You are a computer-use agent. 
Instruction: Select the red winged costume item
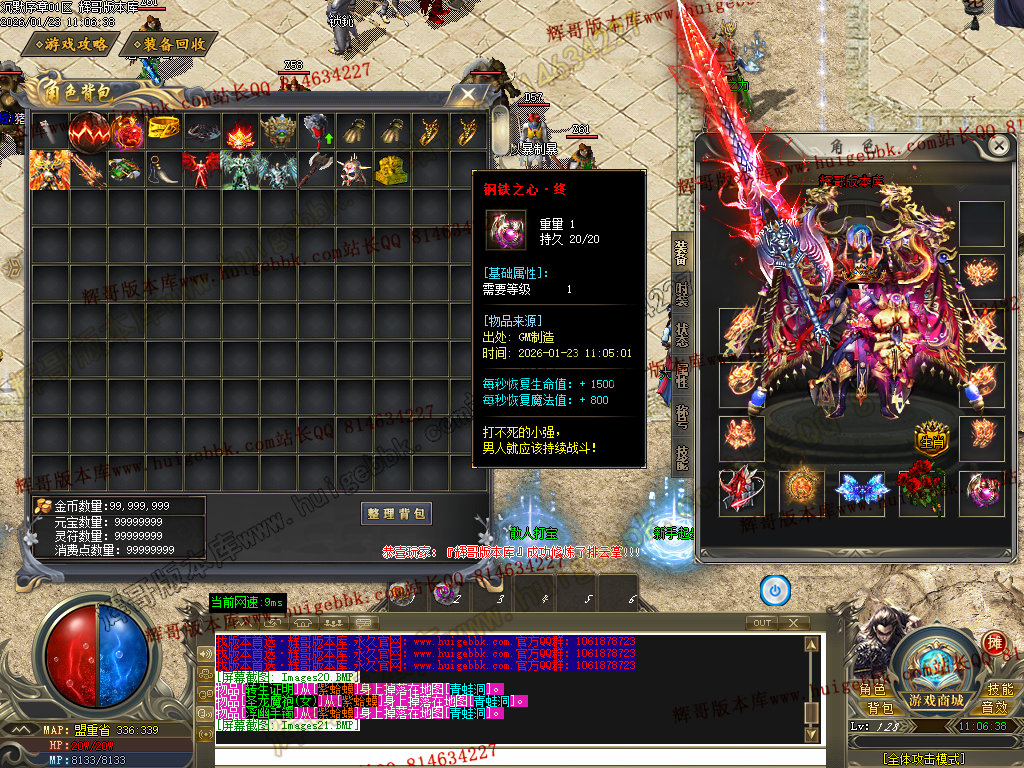pyautogui.click(x=202, y=169)
